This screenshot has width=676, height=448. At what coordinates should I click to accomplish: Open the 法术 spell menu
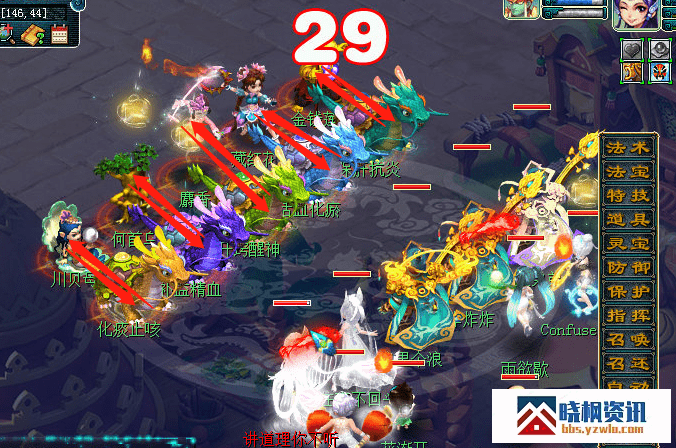click(628, 147)
